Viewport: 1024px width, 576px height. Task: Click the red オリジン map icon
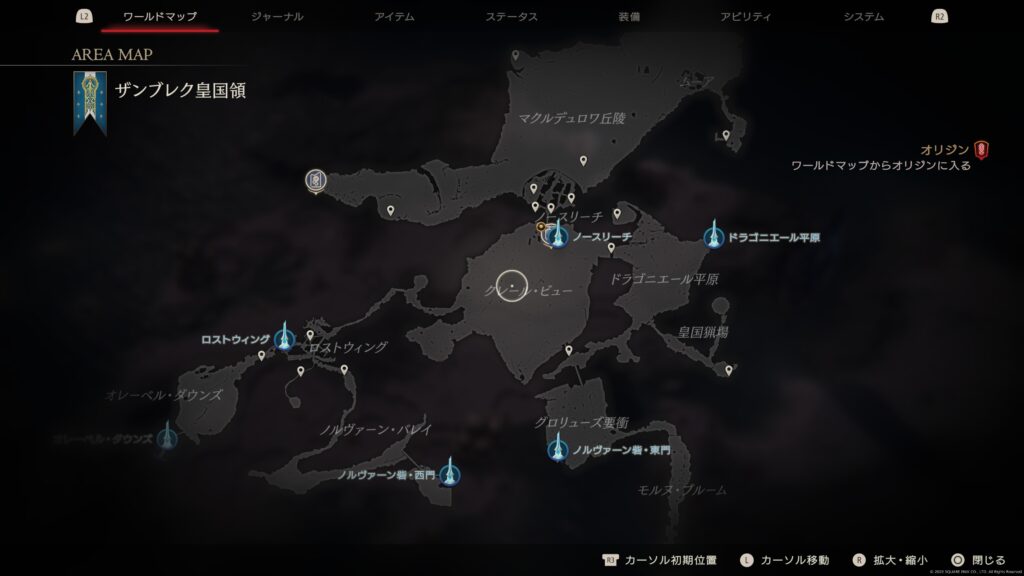tap(982, 150)
